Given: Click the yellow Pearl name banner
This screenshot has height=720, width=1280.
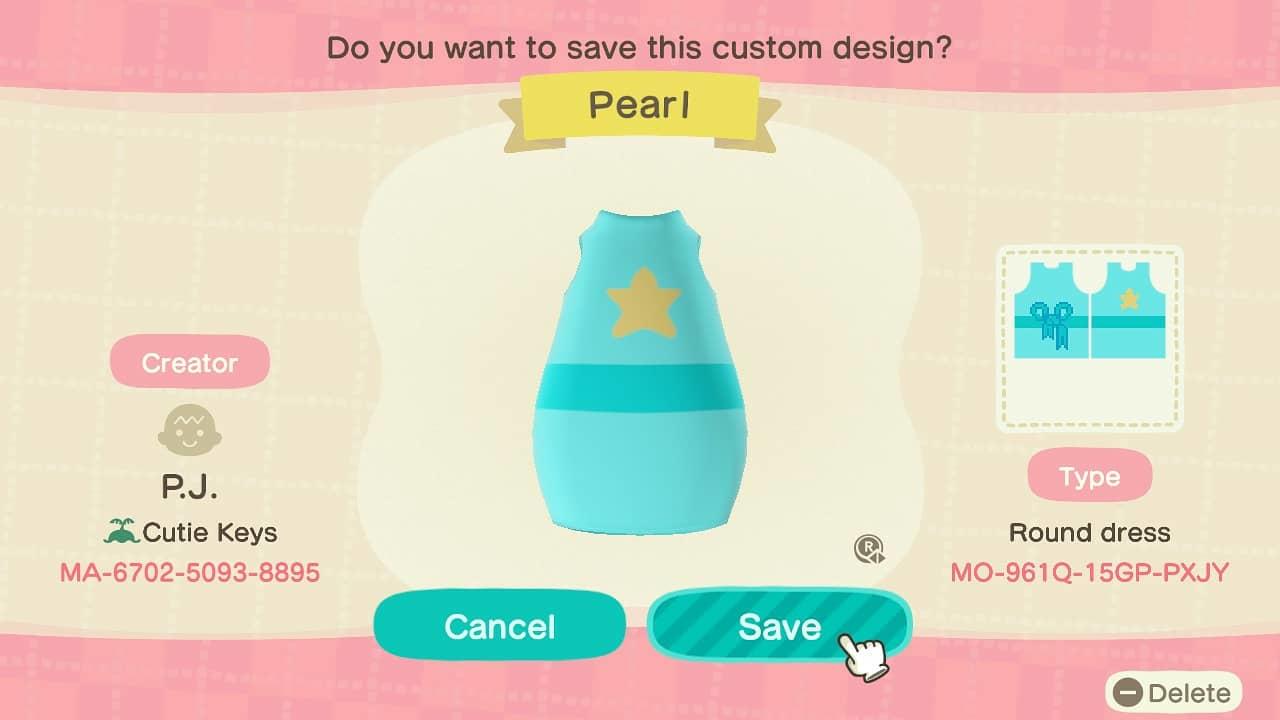Looking at the screenshot, I should 640,106.
